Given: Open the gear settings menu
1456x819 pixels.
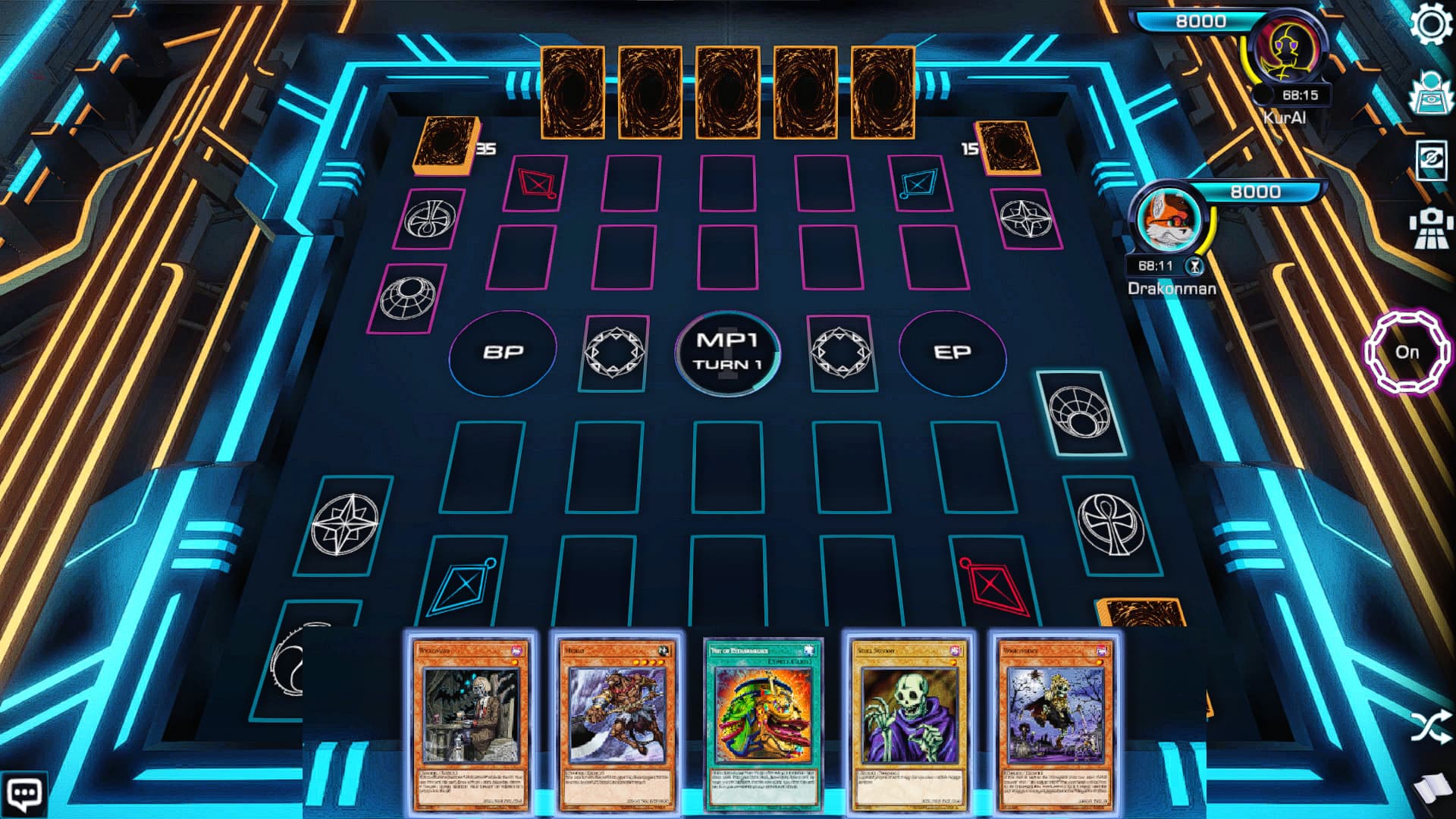Looking at the screenshot, I should pos(1431,24).
